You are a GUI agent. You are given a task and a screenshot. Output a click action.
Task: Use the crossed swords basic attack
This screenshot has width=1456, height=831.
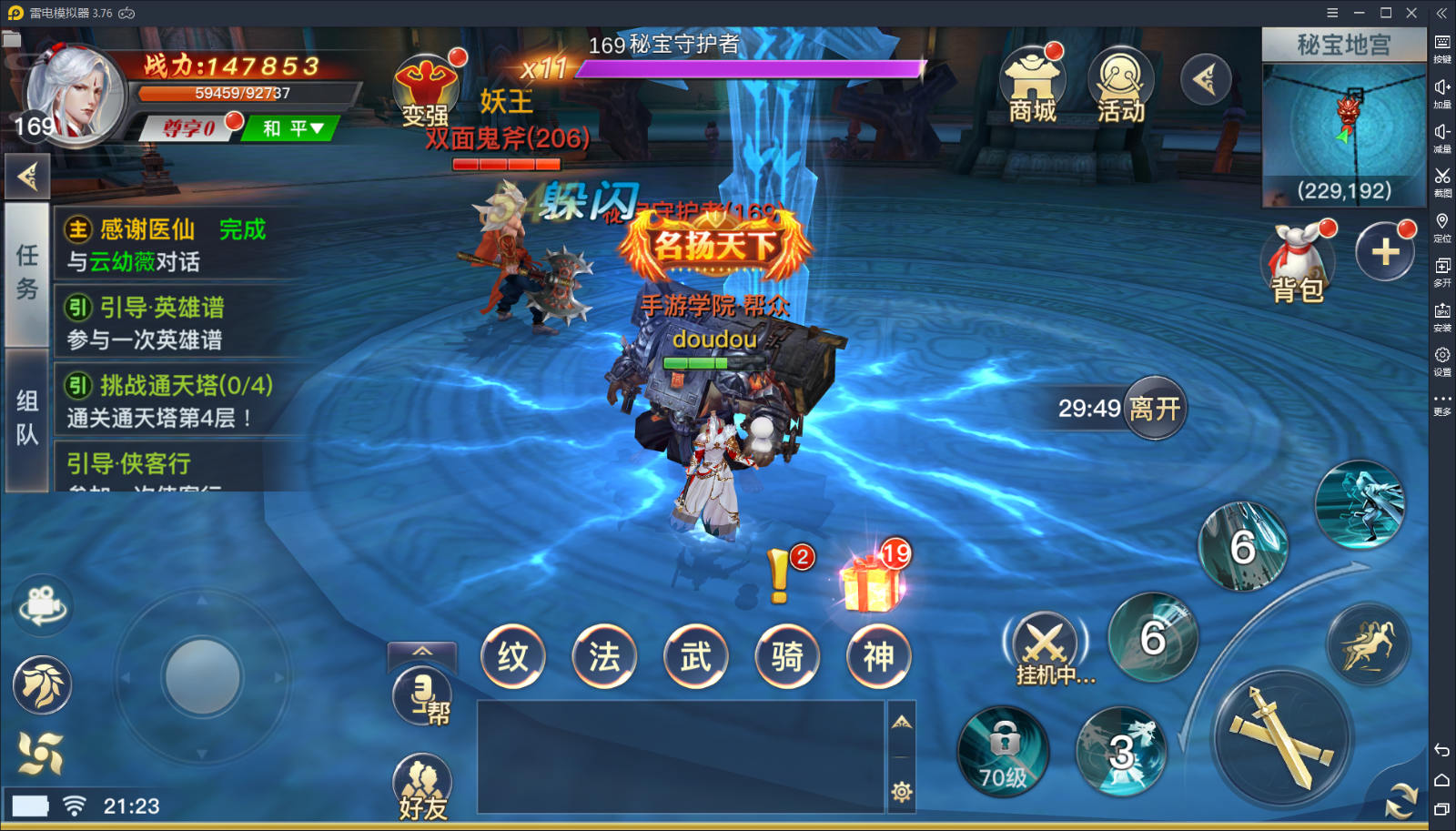point(1283,738)
